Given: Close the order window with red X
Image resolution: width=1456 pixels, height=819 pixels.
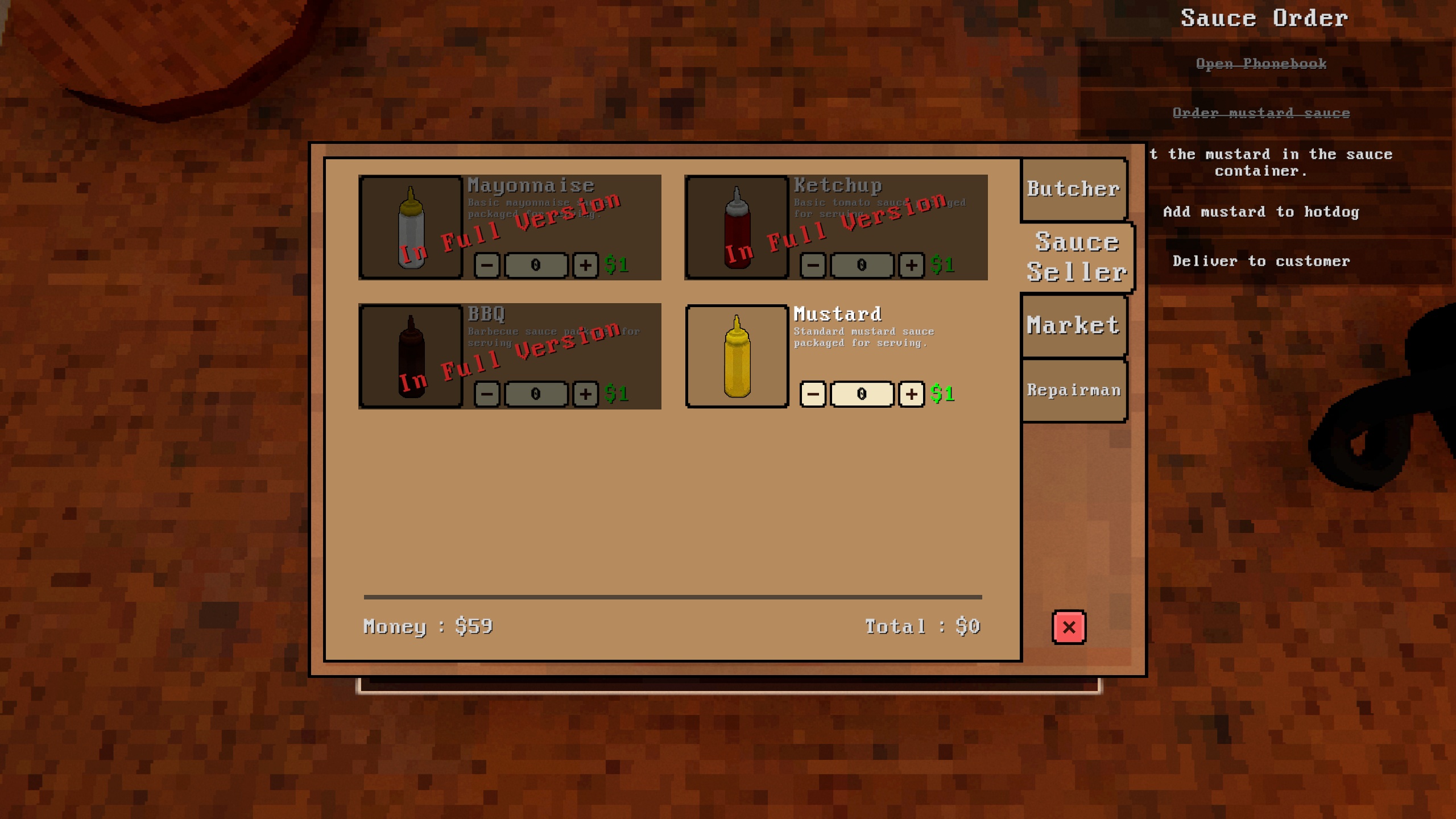Looking at the screenshot, I should (1069, 627).
